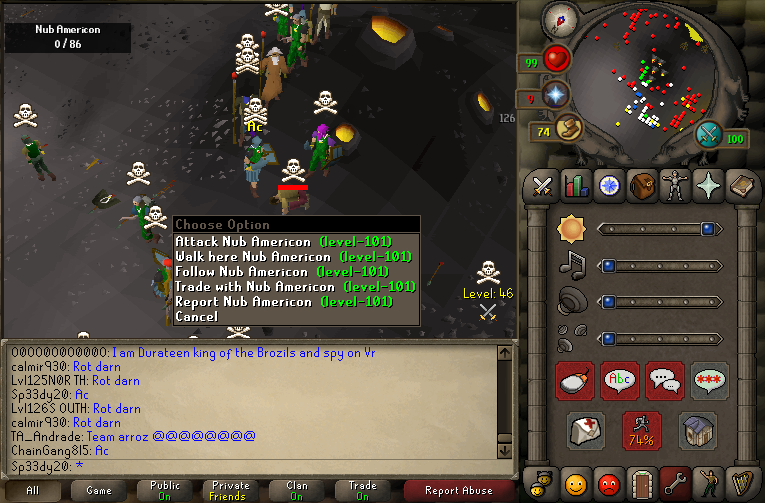The width and height of the screenshot is (765, 503).
Task: Open the skills stats tab
Action: (x=576, y=186)
